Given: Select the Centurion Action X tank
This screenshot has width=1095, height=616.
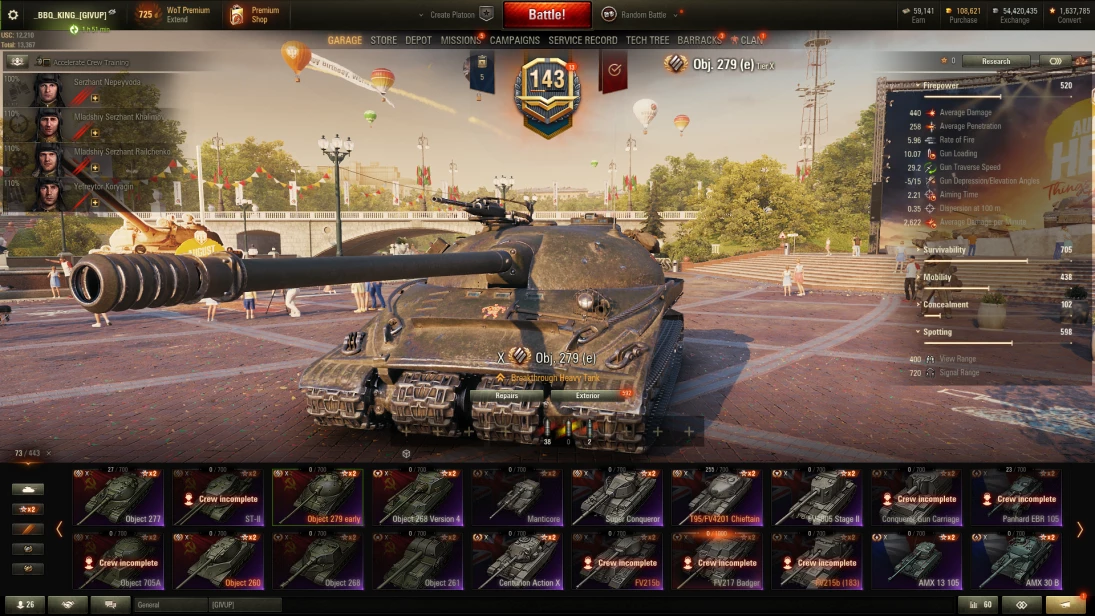Looking at the screenshot, I should pyautogui.click(x=517, y=560).
